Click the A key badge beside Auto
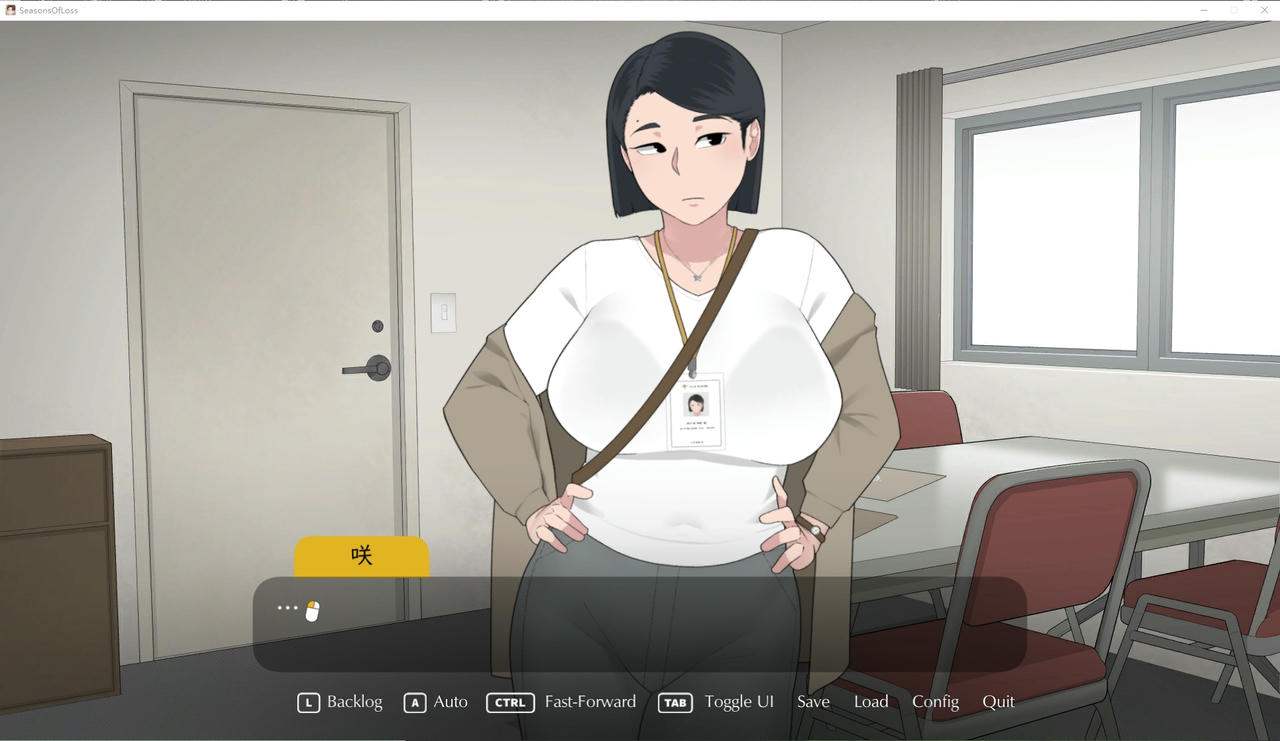The width and height of the screenshot is (1280, 741). [415, 702]
